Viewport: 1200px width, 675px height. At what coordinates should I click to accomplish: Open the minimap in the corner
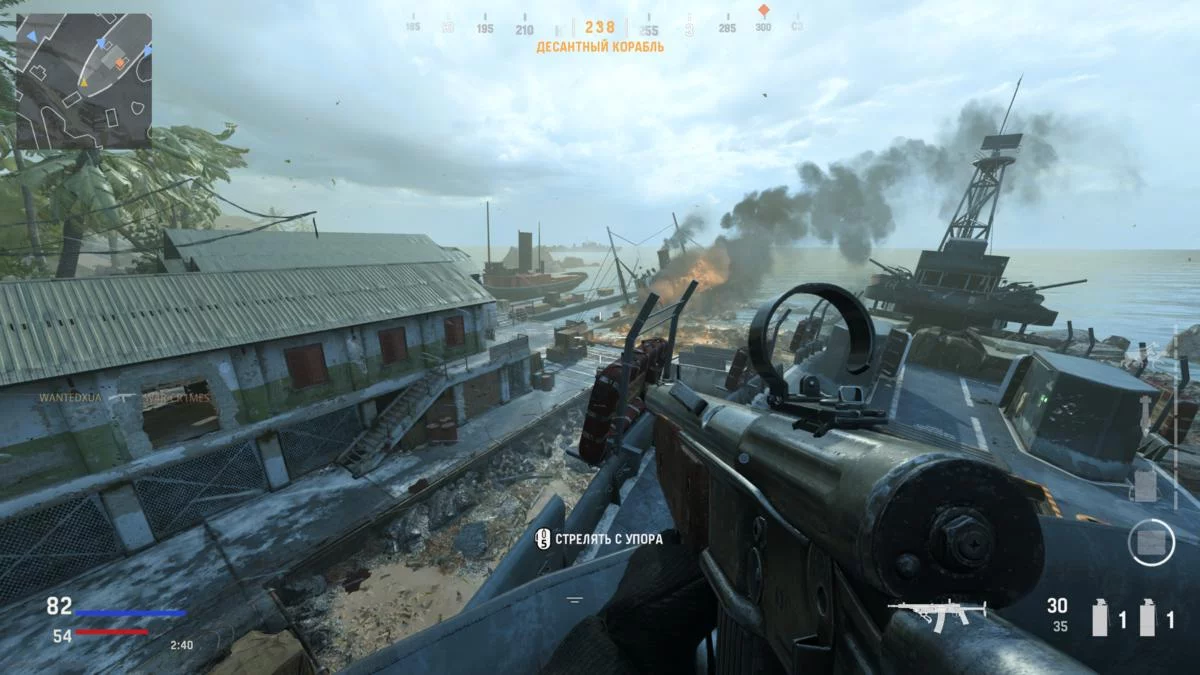tap(84, 80)
